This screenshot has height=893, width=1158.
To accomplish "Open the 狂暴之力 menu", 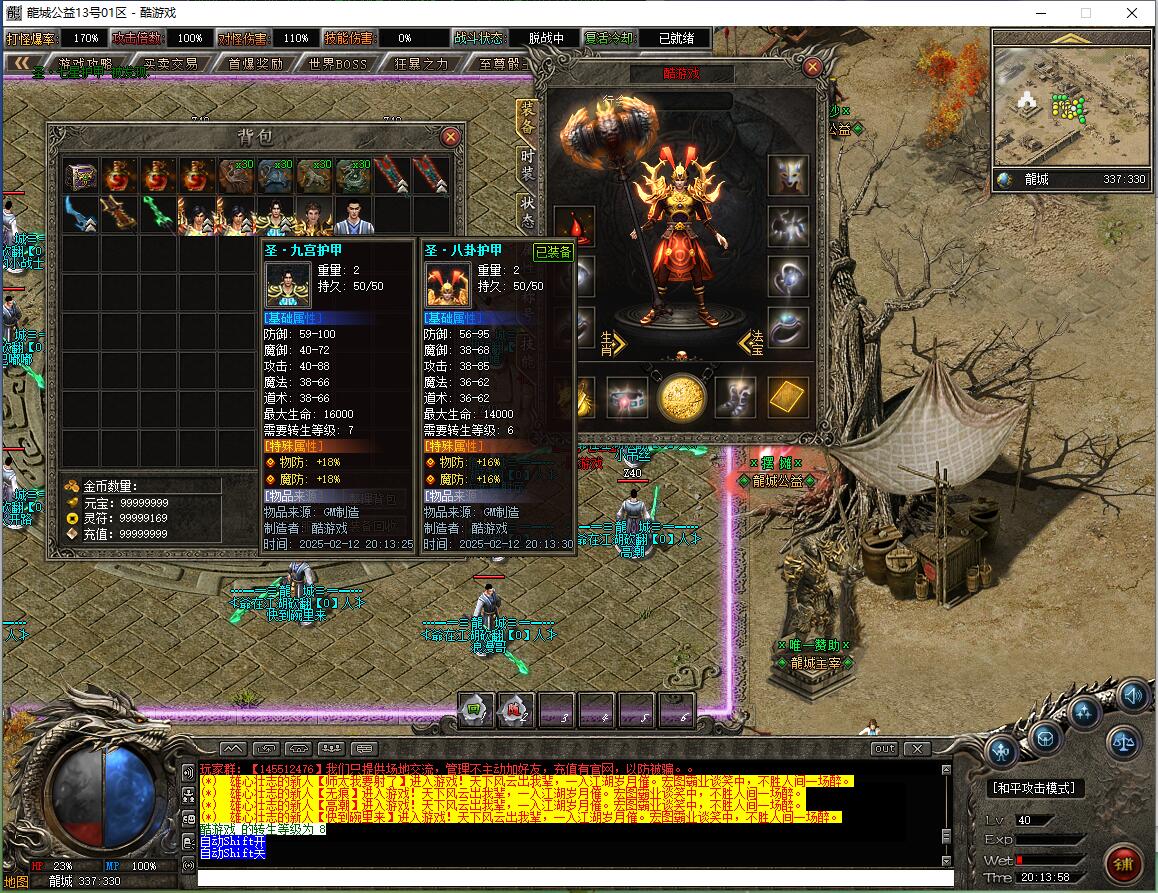I will point(421,64).
